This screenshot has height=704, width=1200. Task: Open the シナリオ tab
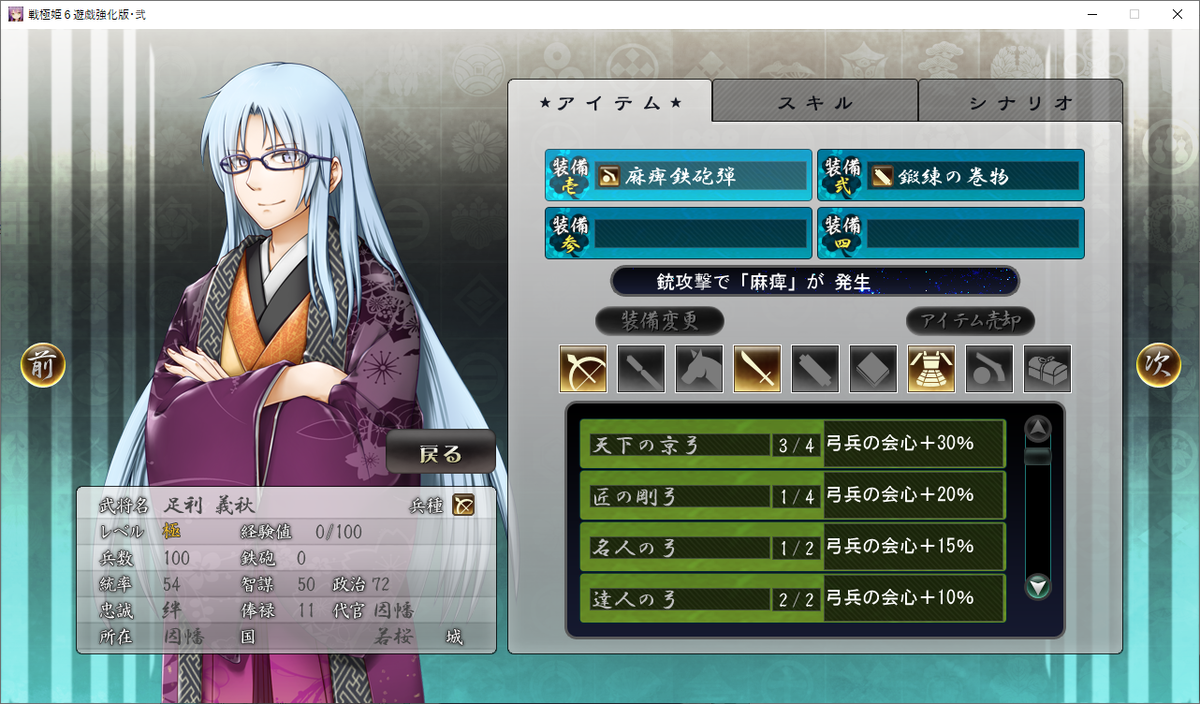click(1020, 102)
